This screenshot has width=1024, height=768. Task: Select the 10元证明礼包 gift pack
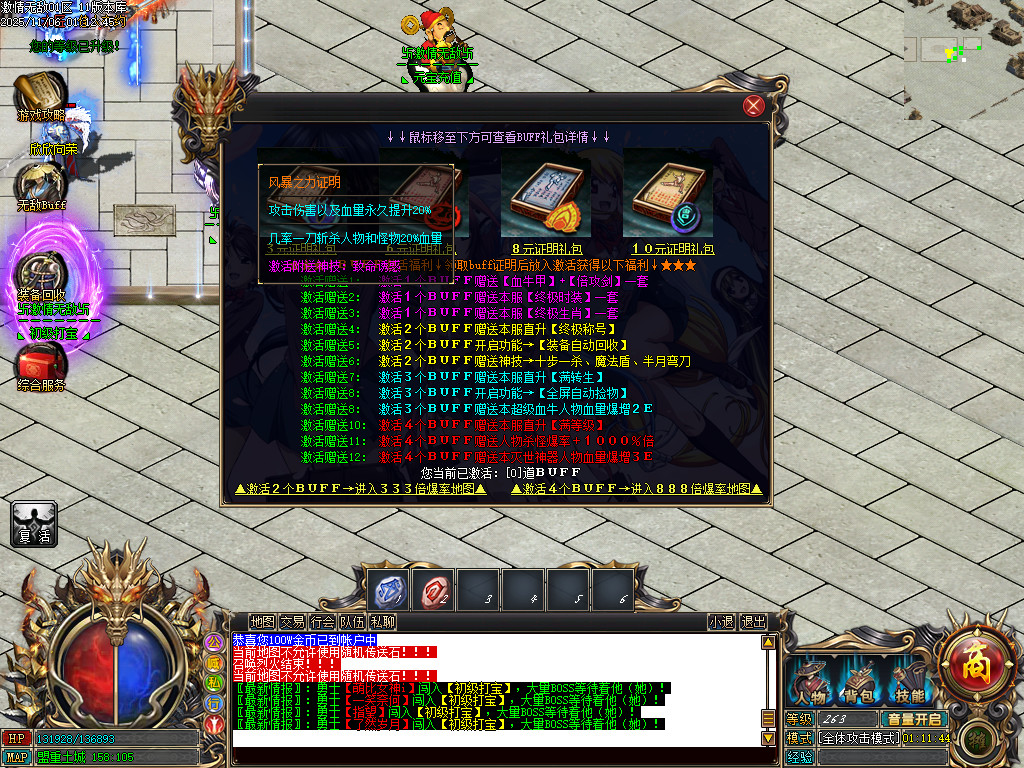tap(667, 194)
